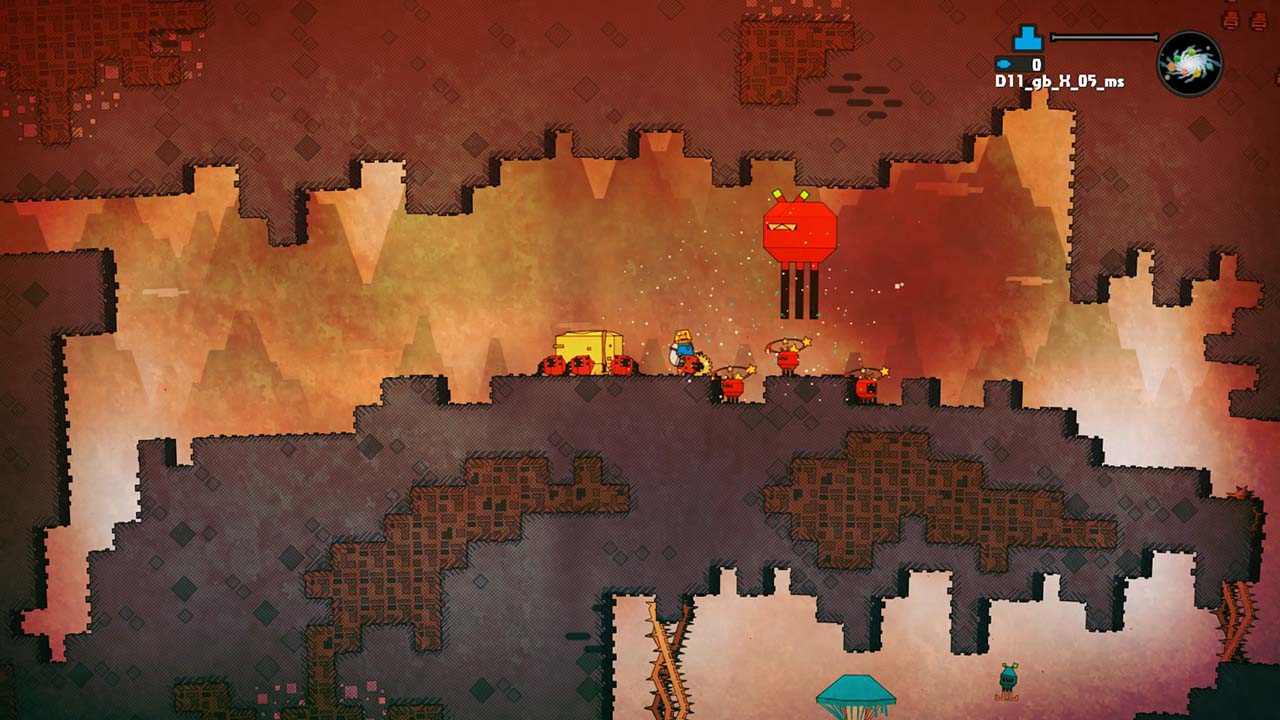Click the level name D11_gb_X_05_ms
This screenshot has height=720, width=1280.
click(x=1060, y=81)
